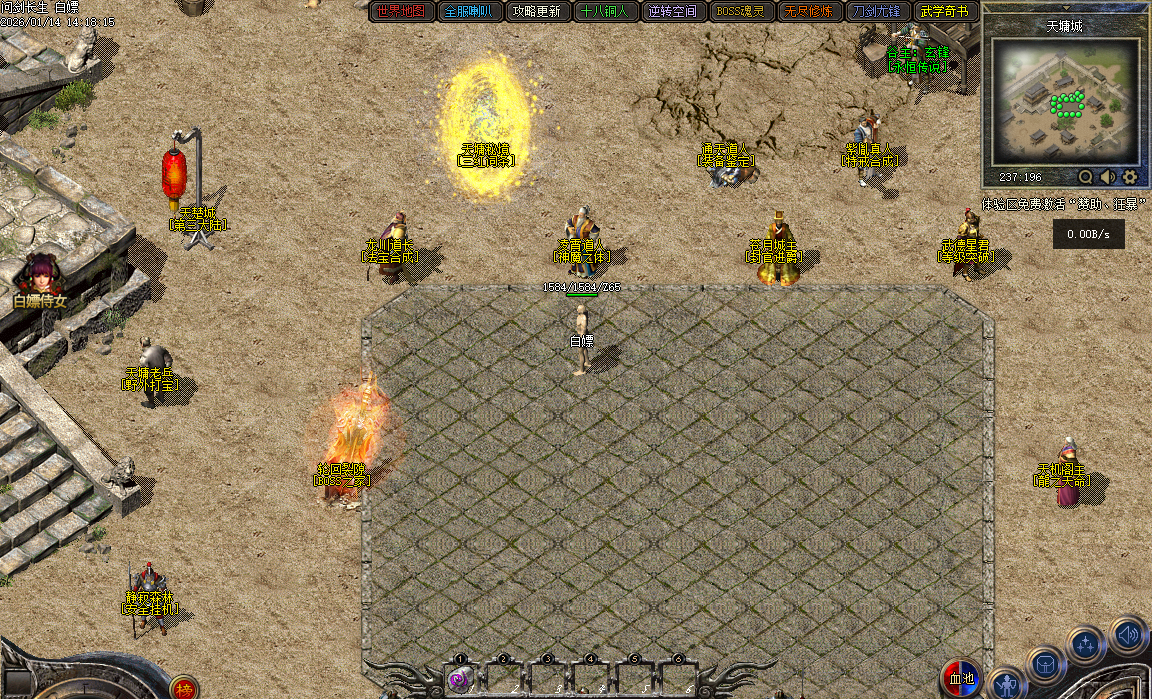Enter the 逆转空间 menu button

point(672,12)
